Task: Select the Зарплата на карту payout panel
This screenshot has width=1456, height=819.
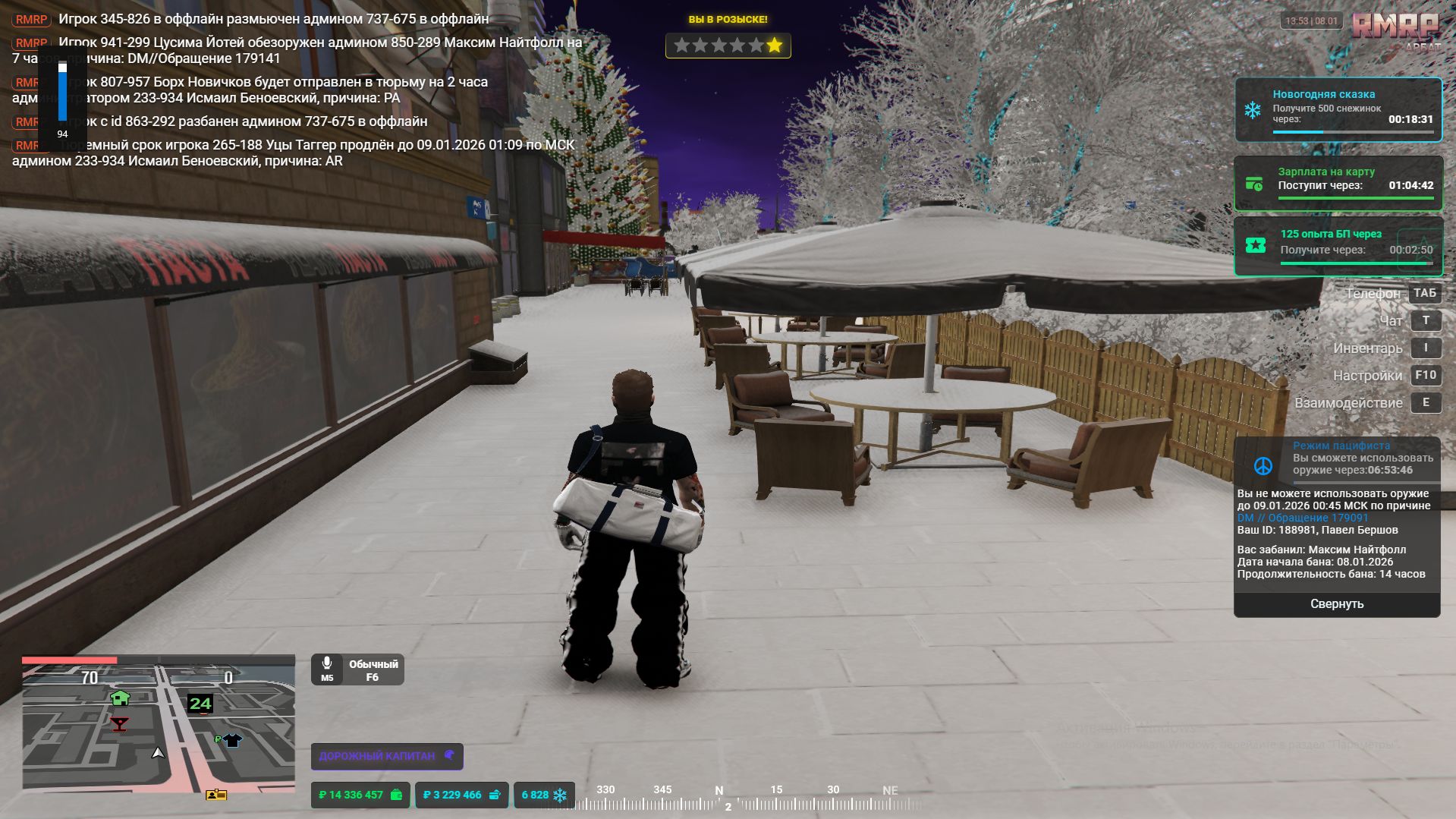Action: coord(1338,183)
